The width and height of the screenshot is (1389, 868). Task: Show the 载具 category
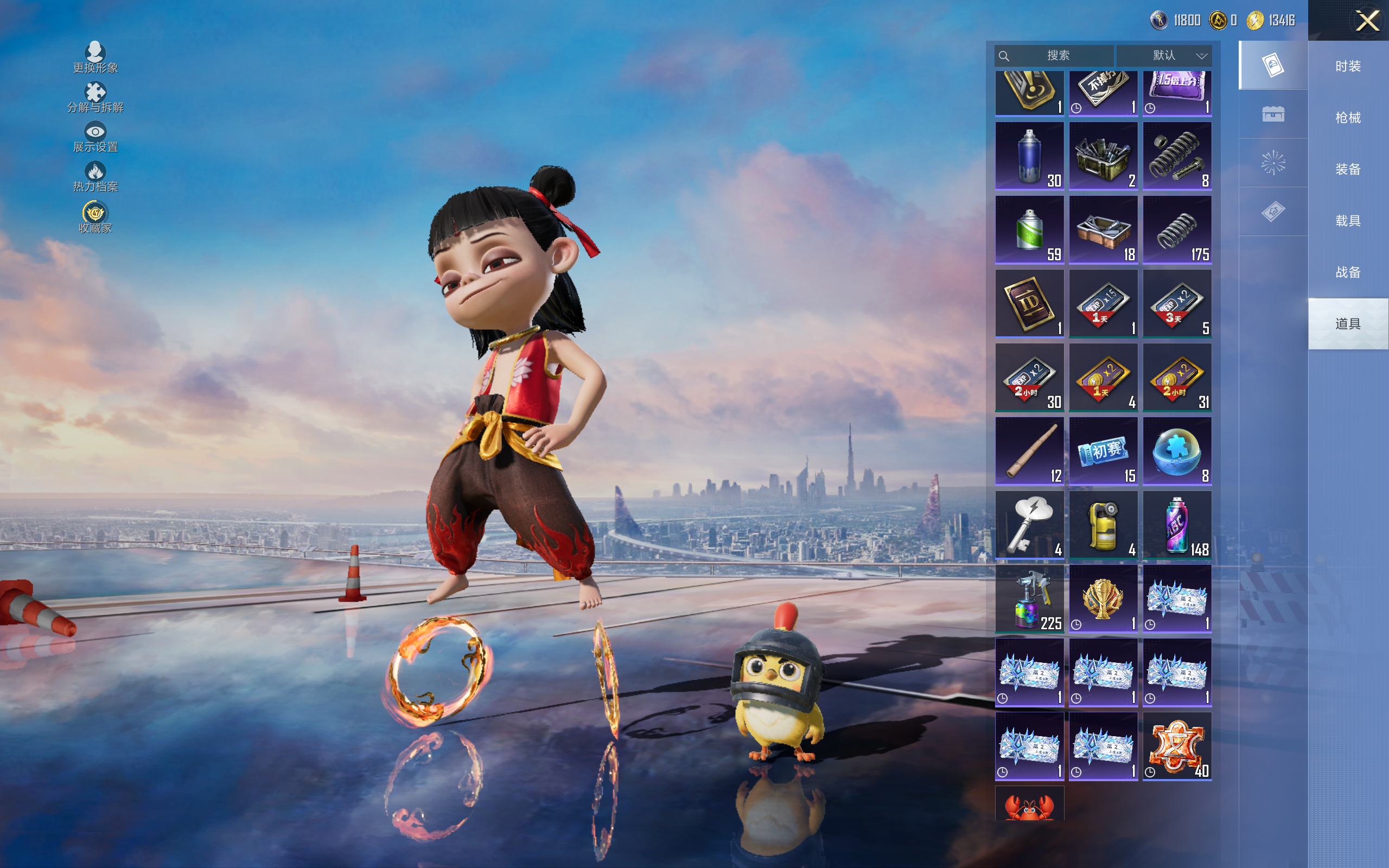(x=1348, y=221)
